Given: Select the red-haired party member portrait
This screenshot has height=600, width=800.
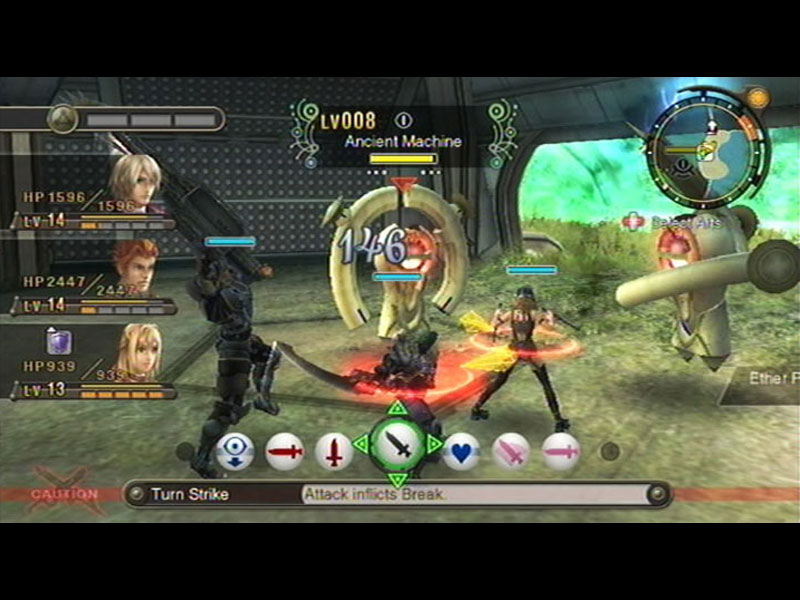Looking at the screenshot, I should pyautogui.click(x=134, y=266).
